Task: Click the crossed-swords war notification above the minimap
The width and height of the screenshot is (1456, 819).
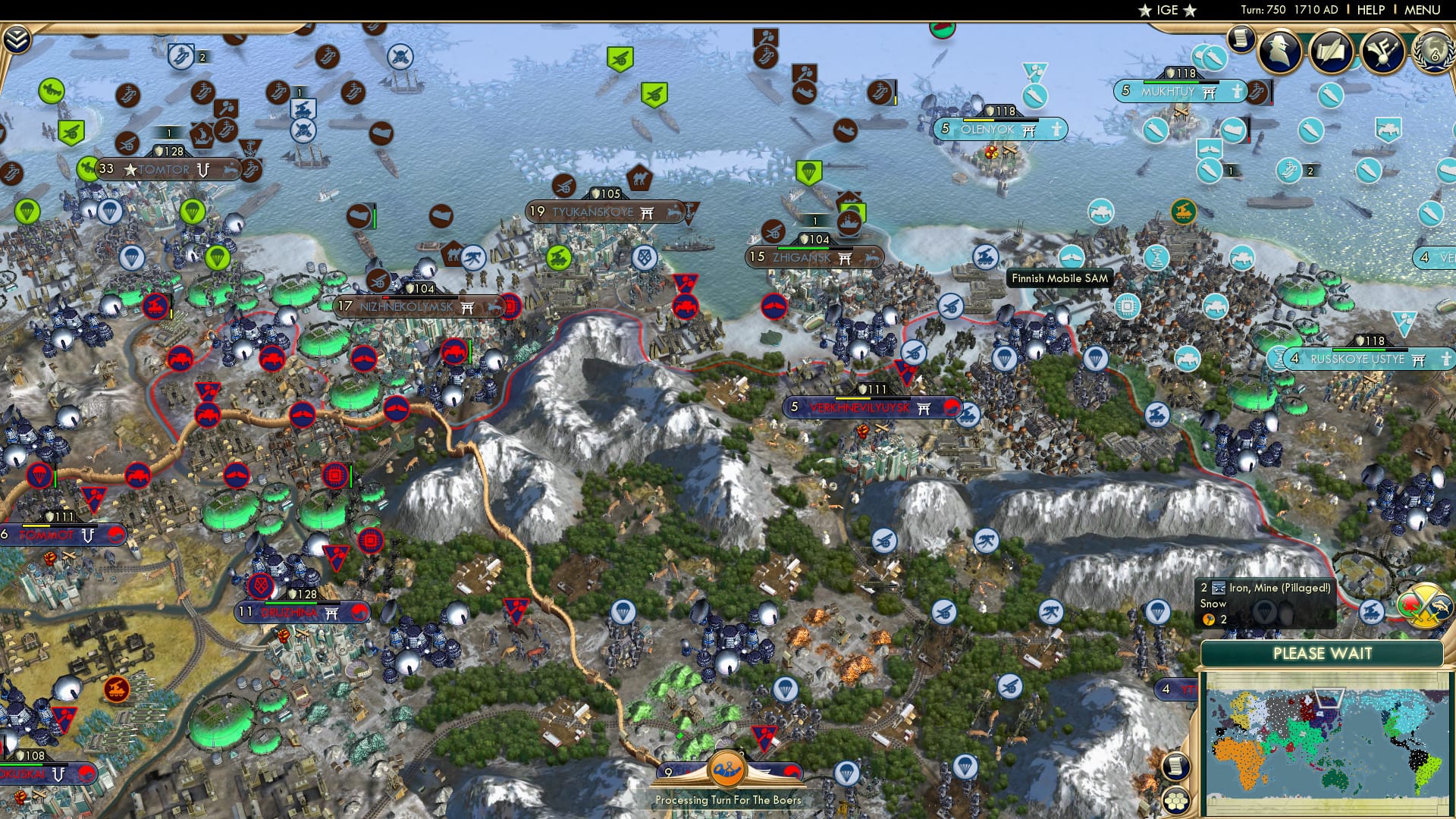Action: tap(1424, 607)
